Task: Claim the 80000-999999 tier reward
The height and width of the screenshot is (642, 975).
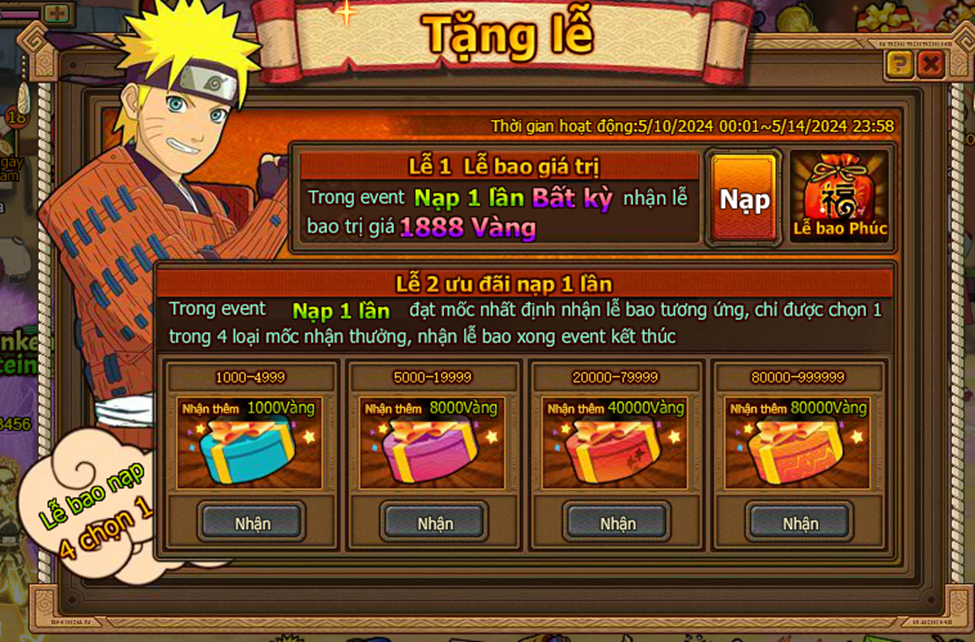Action: [800, 523]
